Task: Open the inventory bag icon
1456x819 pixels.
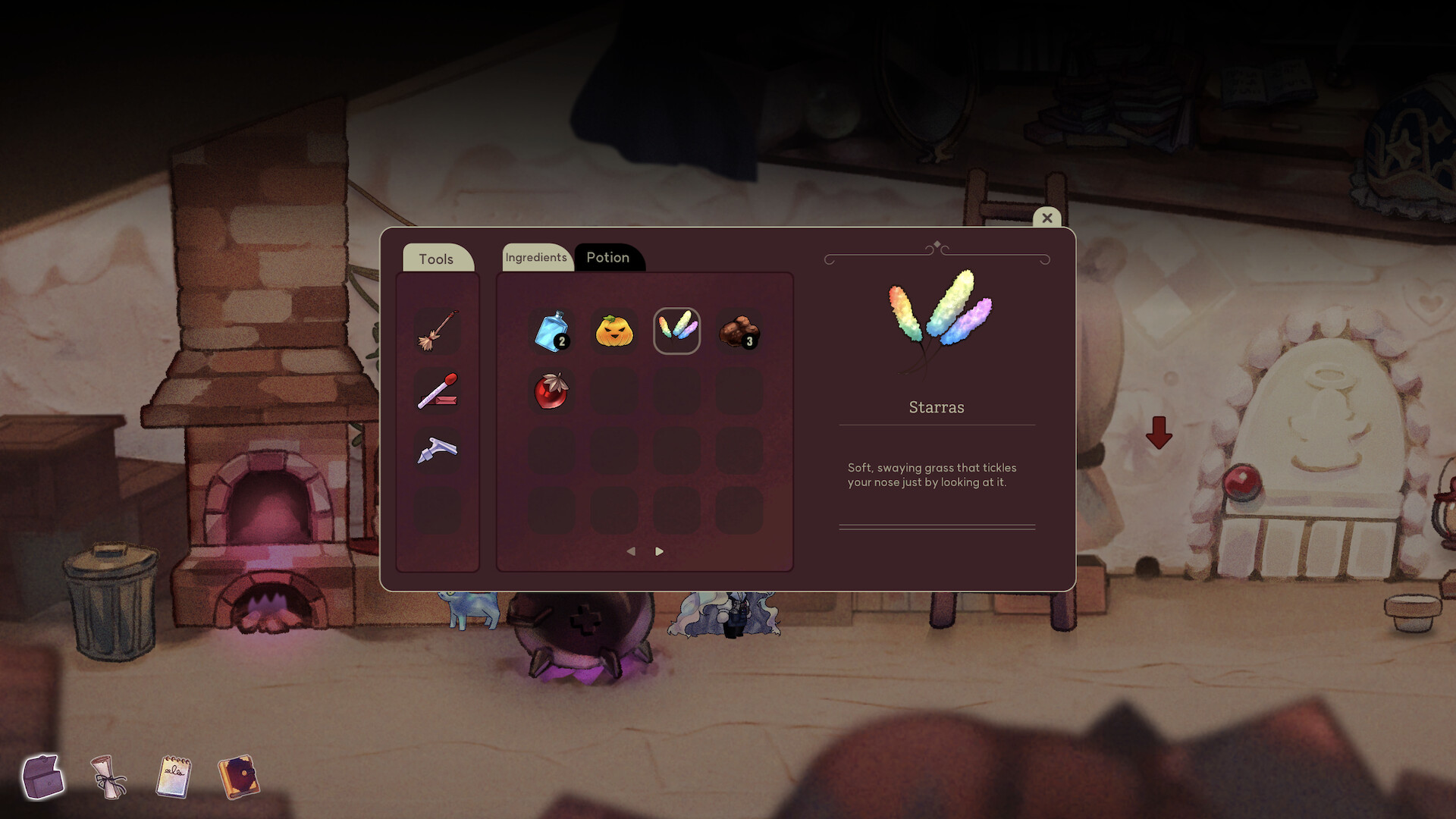Action: 42,777
